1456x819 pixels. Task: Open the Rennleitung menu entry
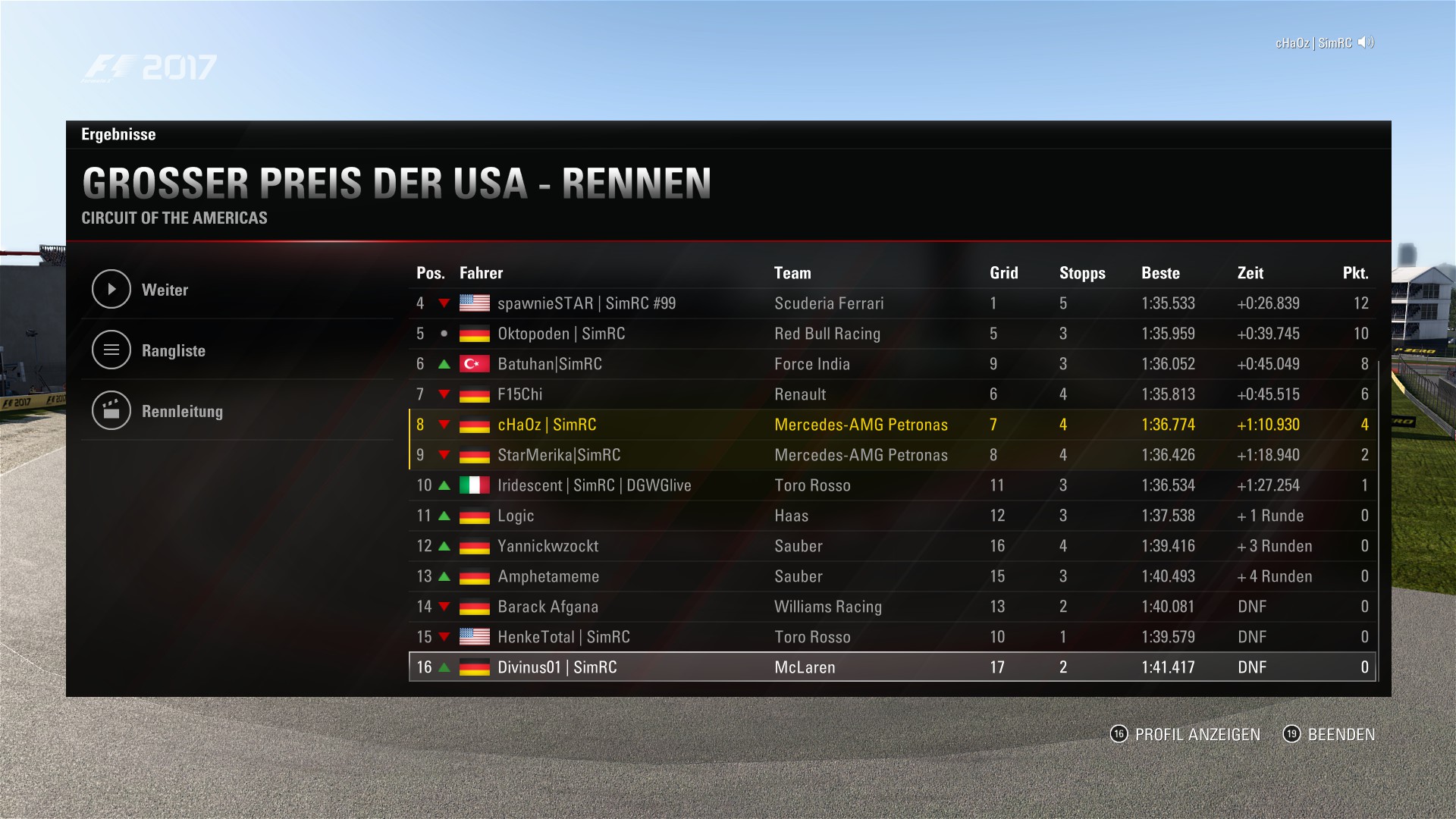pos(182,411)
